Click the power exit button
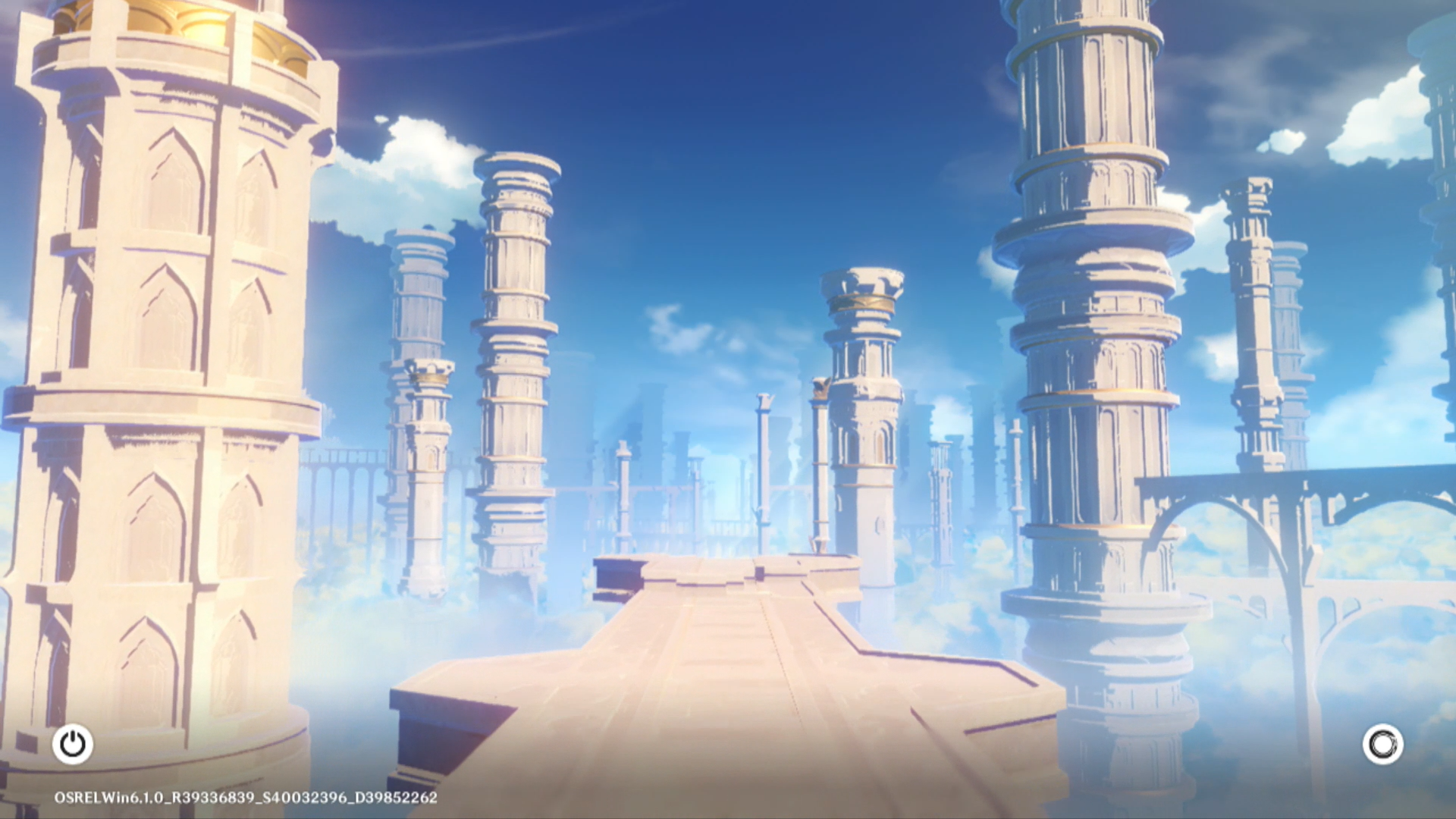Image resolution: width=1456 pixels, height=819 pixels. 73,744
